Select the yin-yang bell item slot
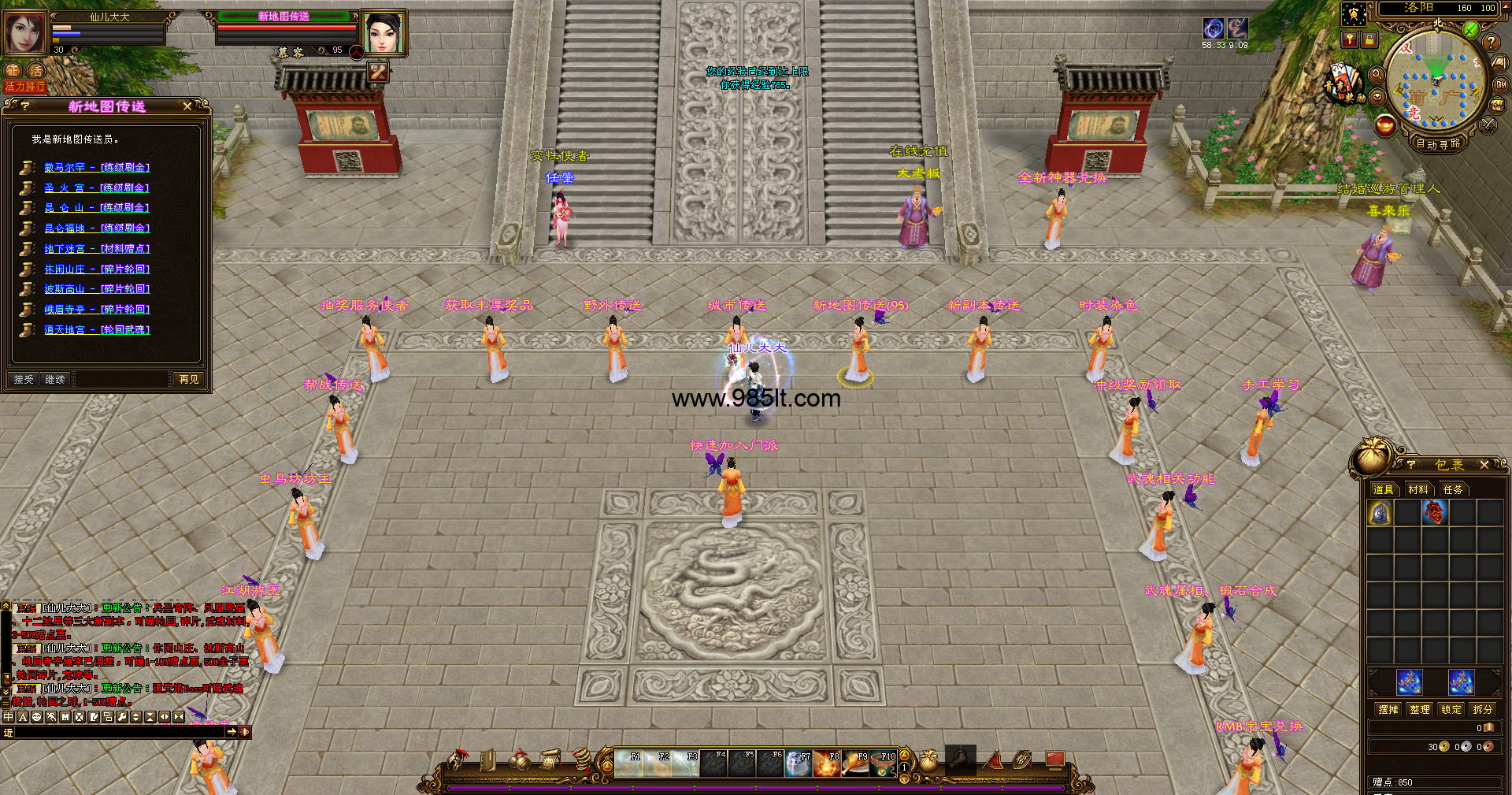This screenshot has height=795, width=1512. 1380,514
